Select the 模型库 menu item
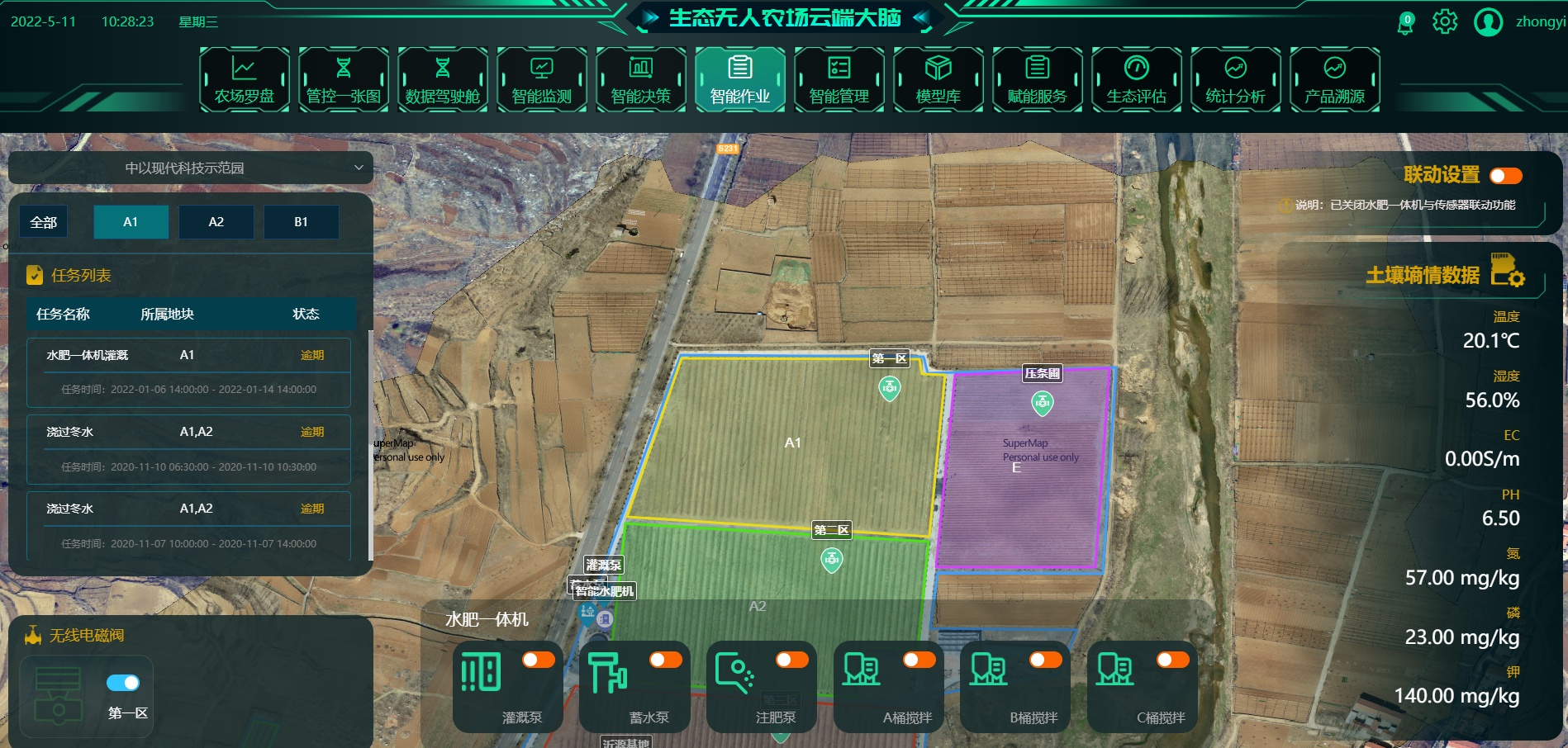This screenshot has height=748, width=1568. pos(938,79)
